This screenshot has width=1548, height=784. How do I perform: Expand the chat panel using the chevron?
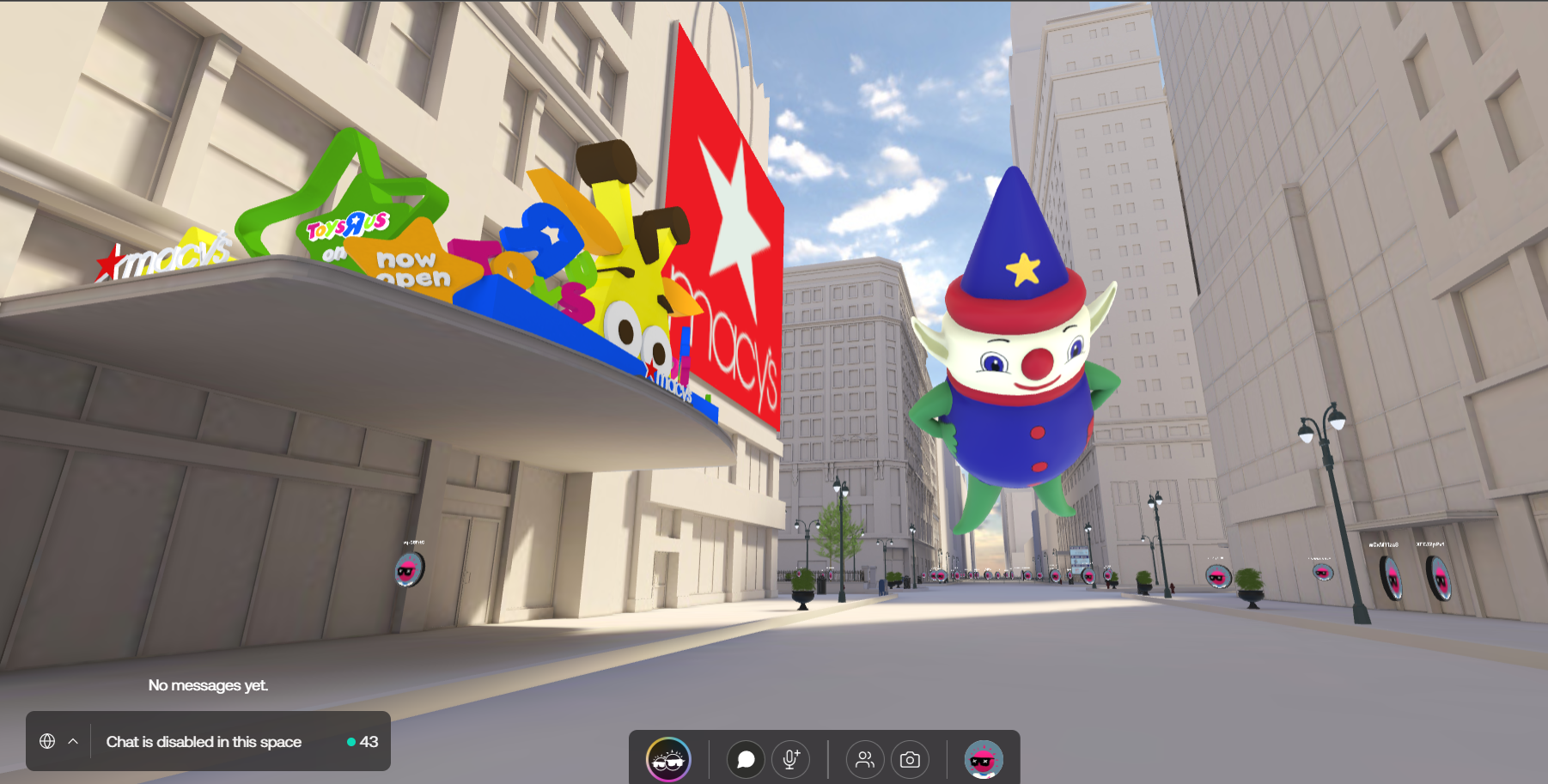(x=74, y=742)
